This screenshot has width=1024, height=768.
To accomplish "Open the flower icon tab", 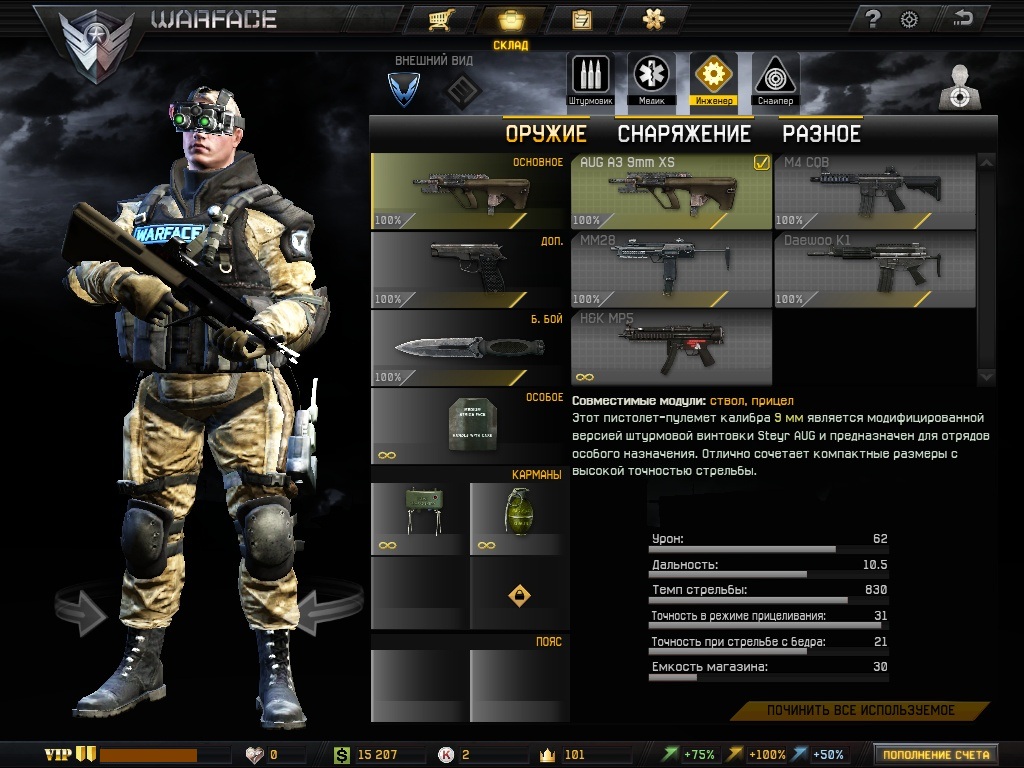I will (x=654, y=19).
